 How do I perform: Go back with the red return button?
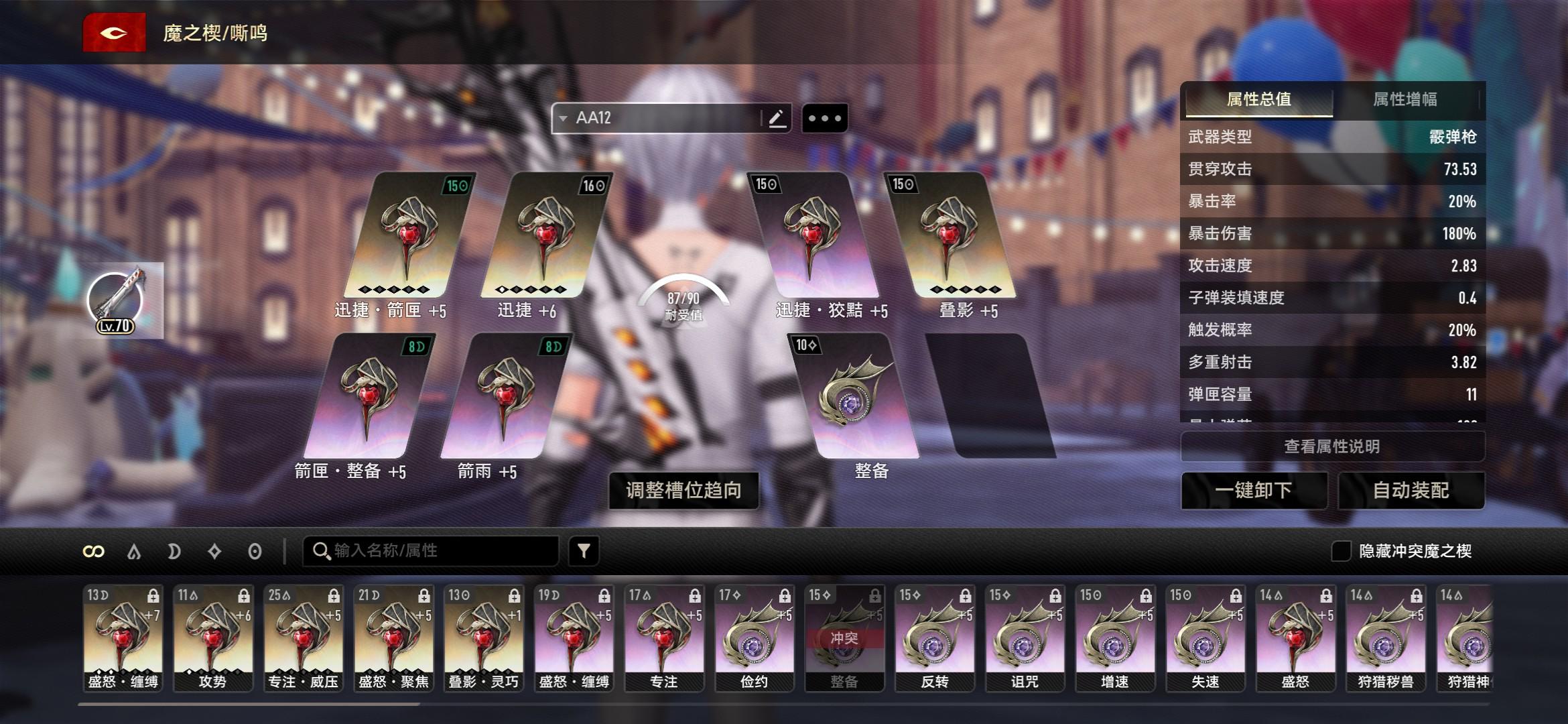[x=114, y=33]
